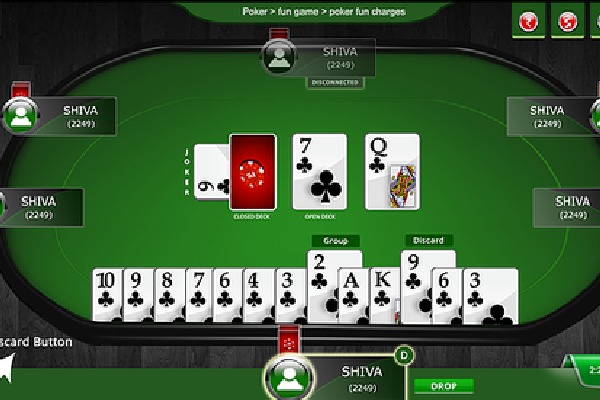This screenshot has height=400, width=600.
Task: Choose the 8 of clubs in hand
Action: 166,294
